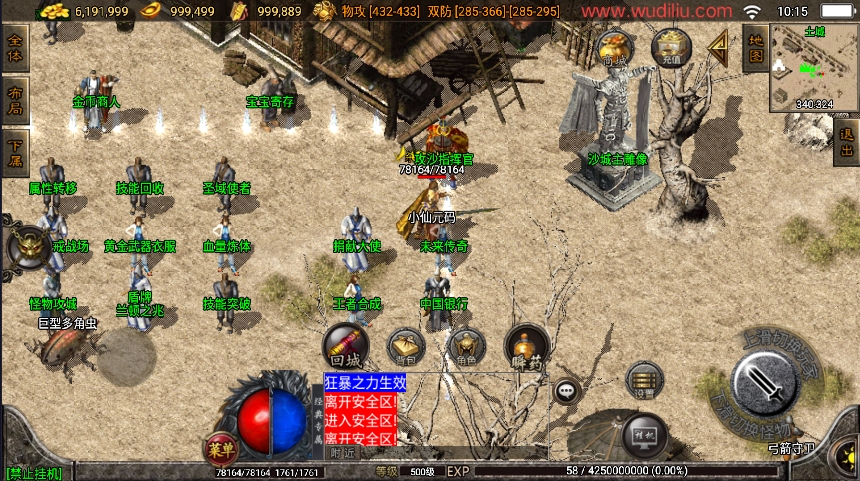Open the 商城 shop icon

click(x=614, y=47)
